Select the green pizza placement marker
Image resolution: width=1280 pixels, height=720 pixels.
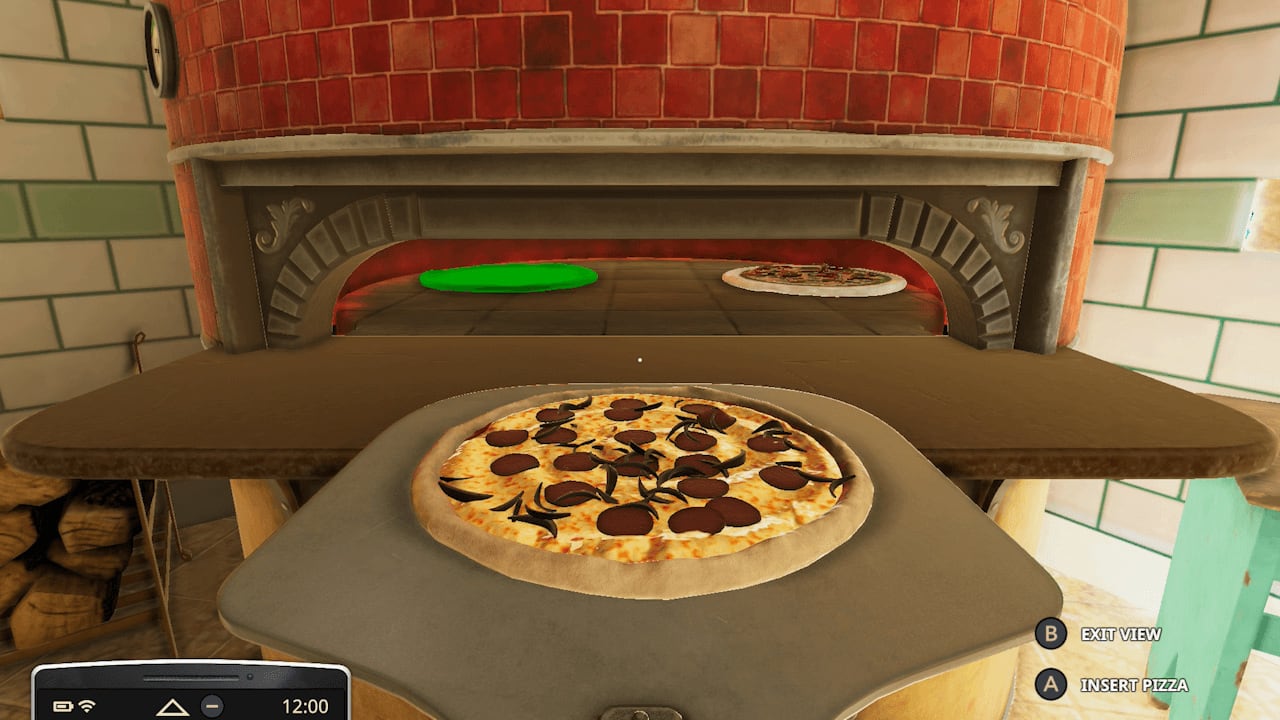pyautogui.click(x=509, y=277)
